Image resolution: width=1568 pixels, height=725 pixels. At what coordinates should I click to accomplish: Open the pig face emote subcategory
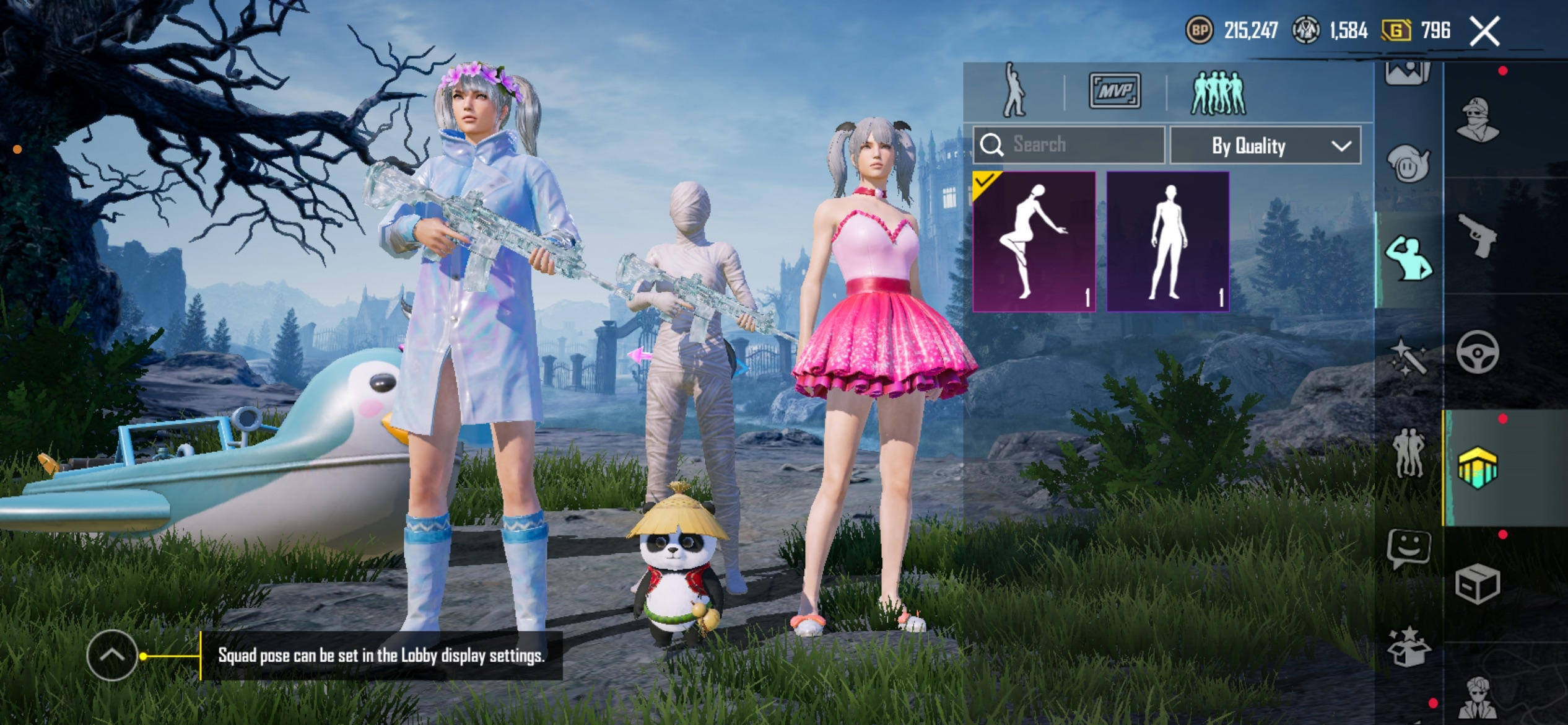pyautogui.click(x=1408, y=164)
